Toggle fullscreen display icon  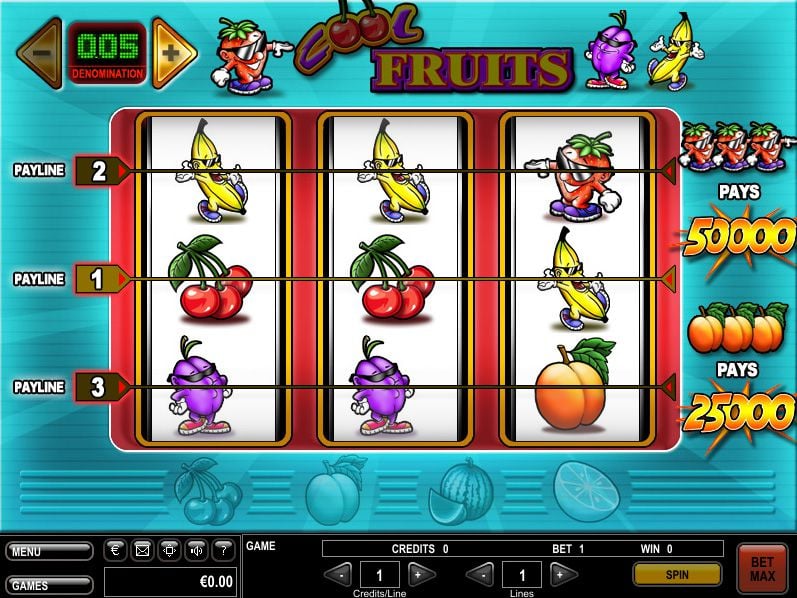click(168, 549)
